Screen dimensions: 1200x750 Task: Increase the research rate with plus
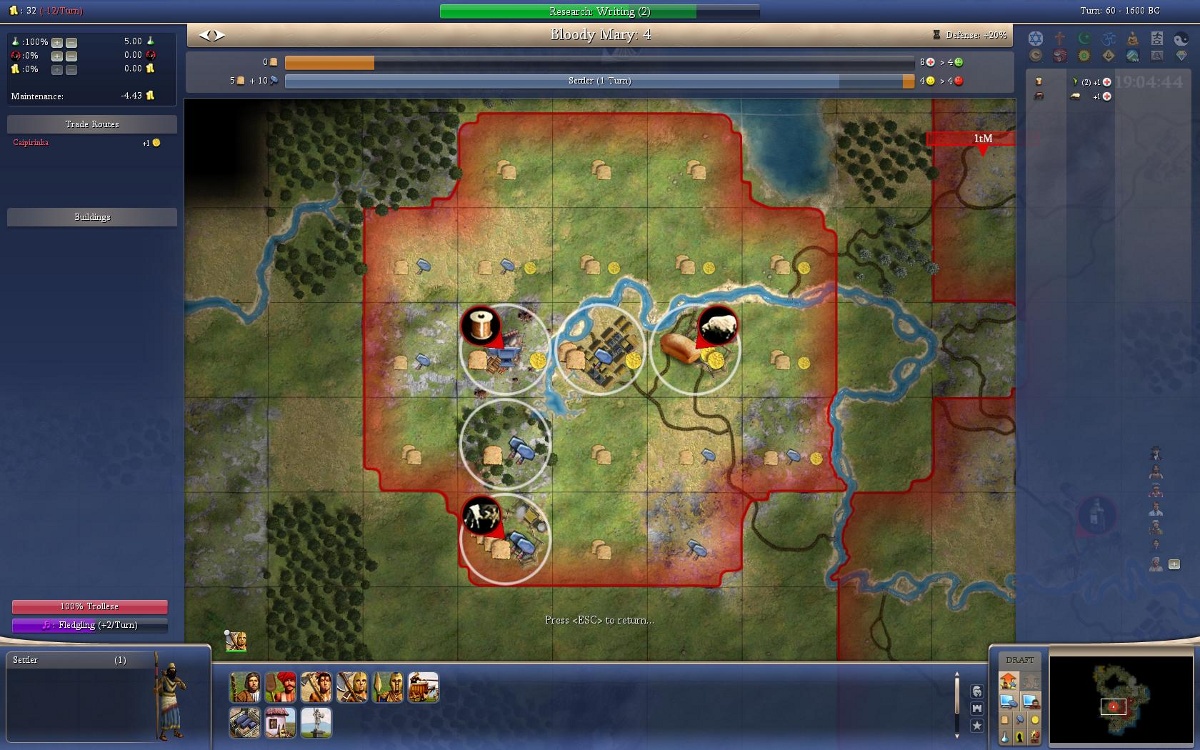point(57,42)
